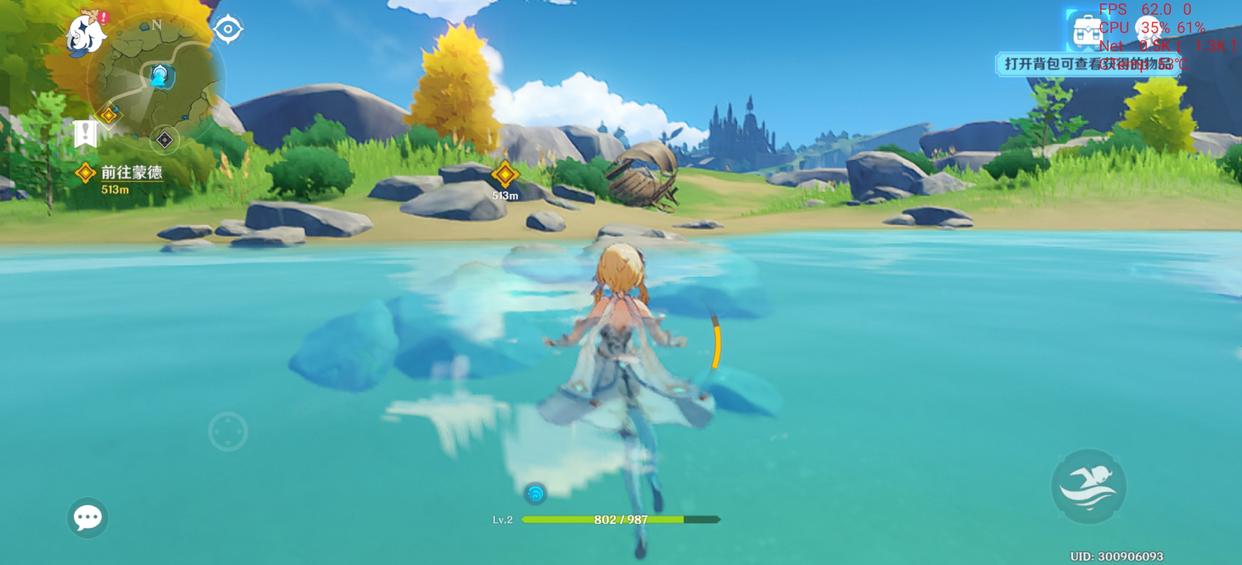The height and width of the screenshot is (565, 1242).
Task: Open the backpack inventory icon
Action: (1086, 32)
